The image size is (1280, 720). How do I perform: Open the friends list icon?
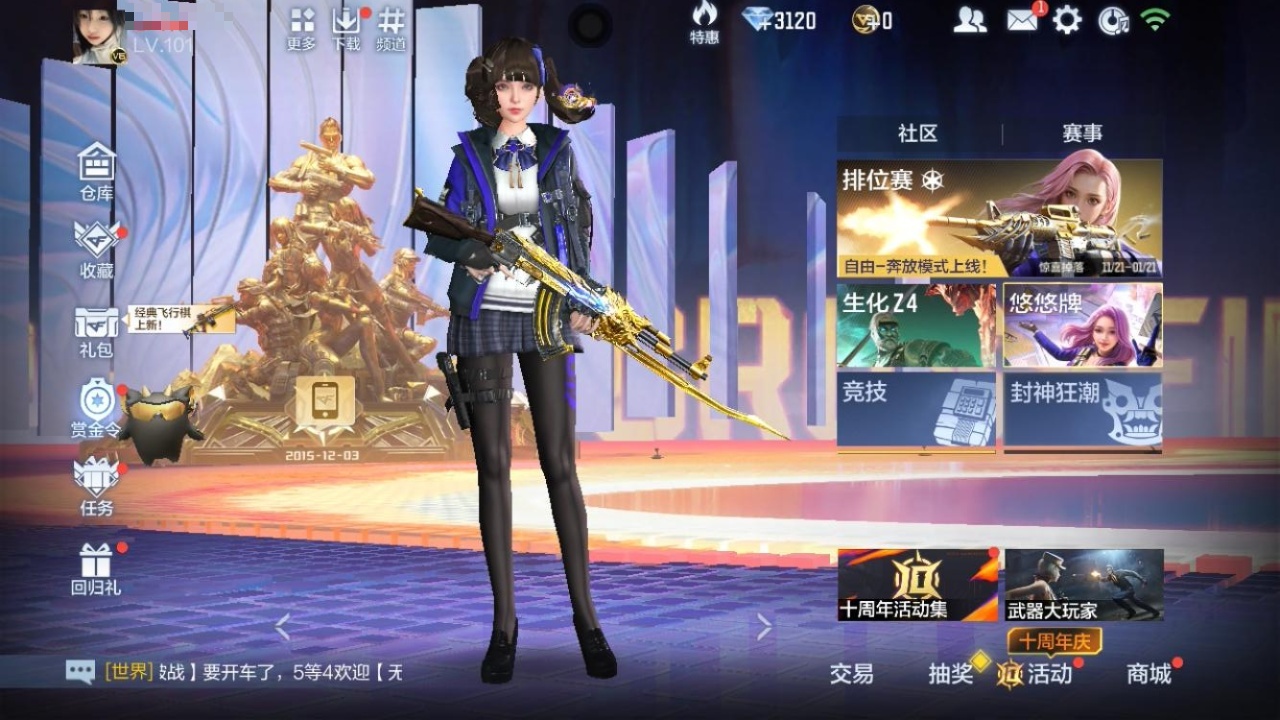(969, 20)
